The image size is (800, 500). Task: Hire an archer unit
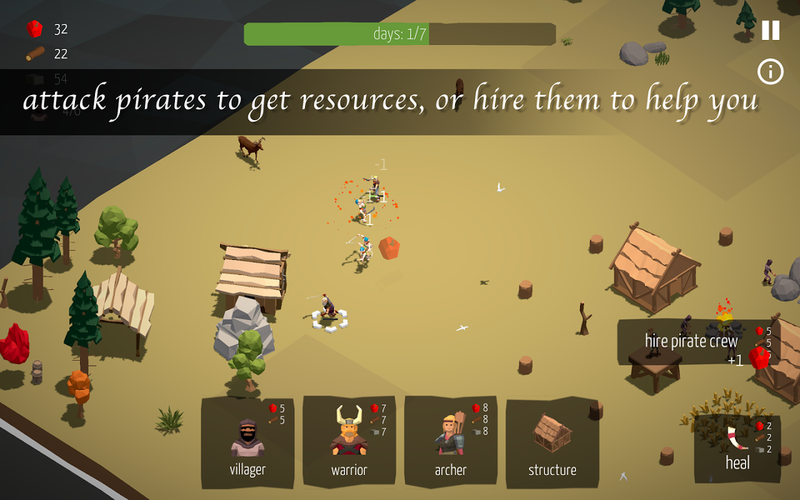tap(451, 441)
